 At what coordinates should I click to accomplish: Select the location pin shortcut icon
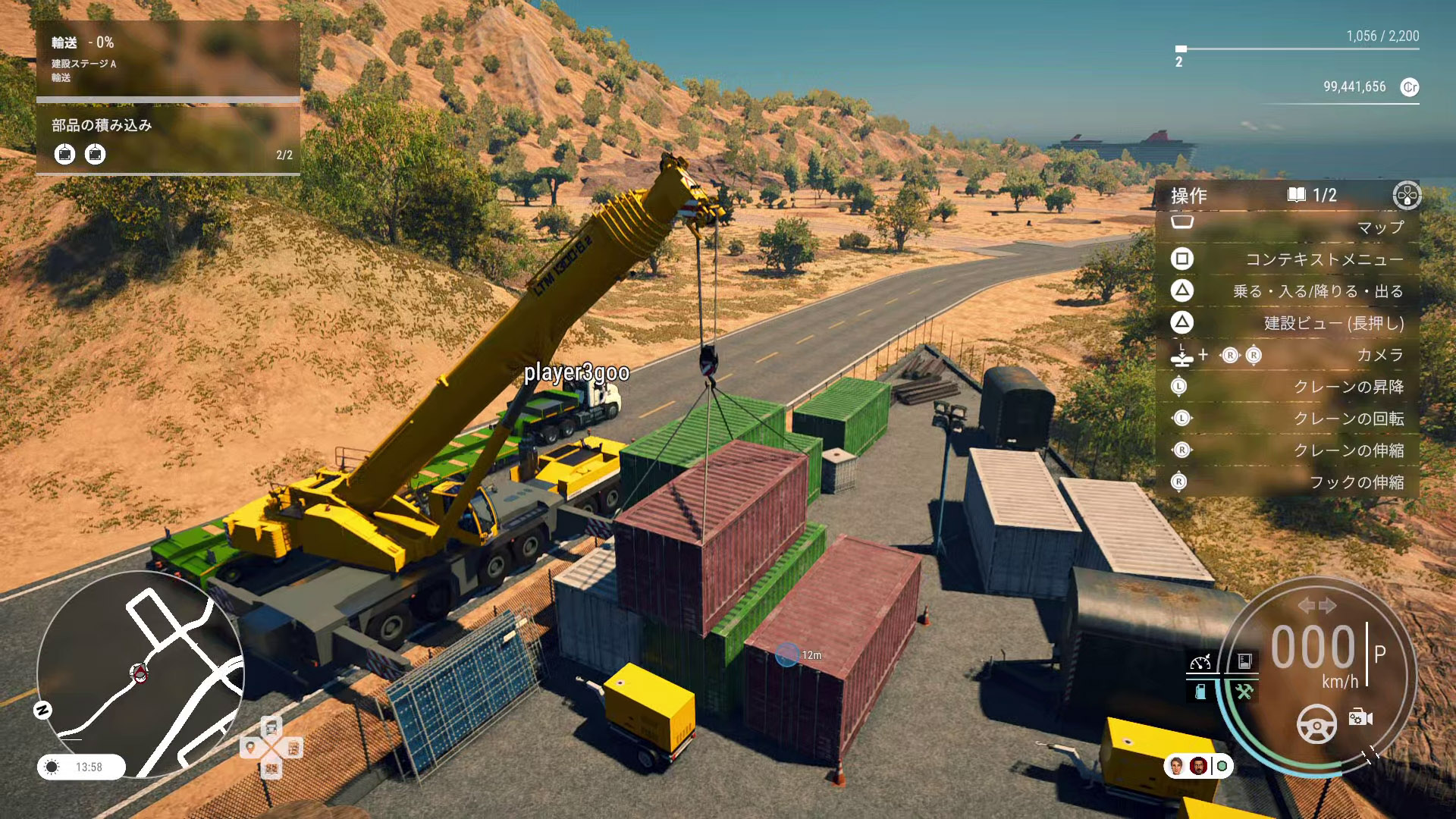(250, 748)
